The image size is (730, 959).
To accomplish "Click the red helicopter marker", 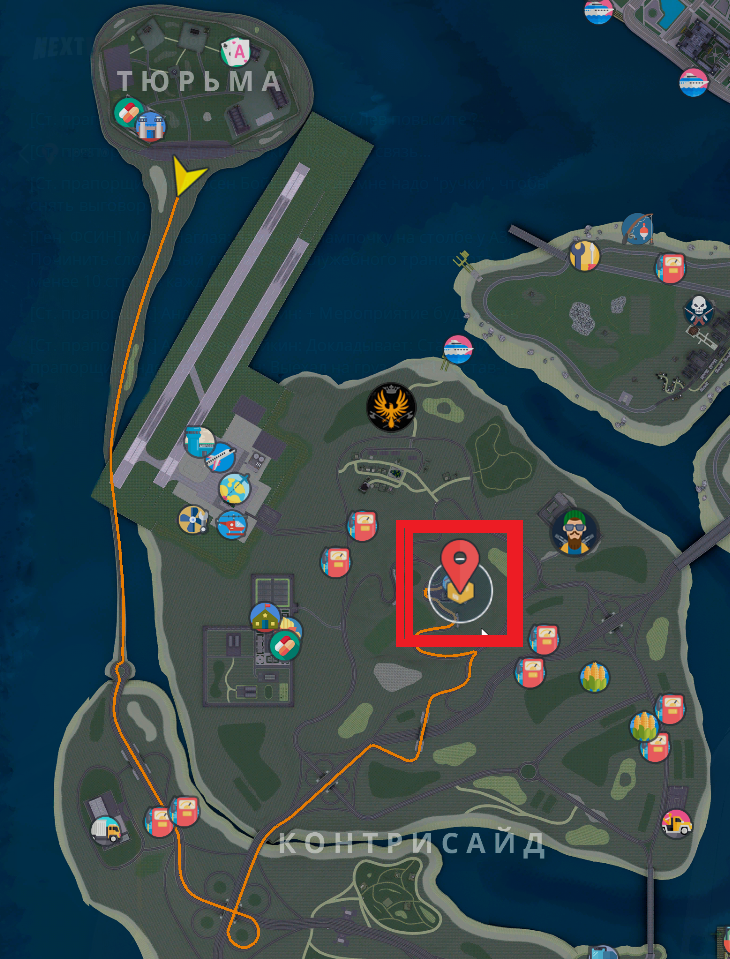I will click(x=232, y=522).
